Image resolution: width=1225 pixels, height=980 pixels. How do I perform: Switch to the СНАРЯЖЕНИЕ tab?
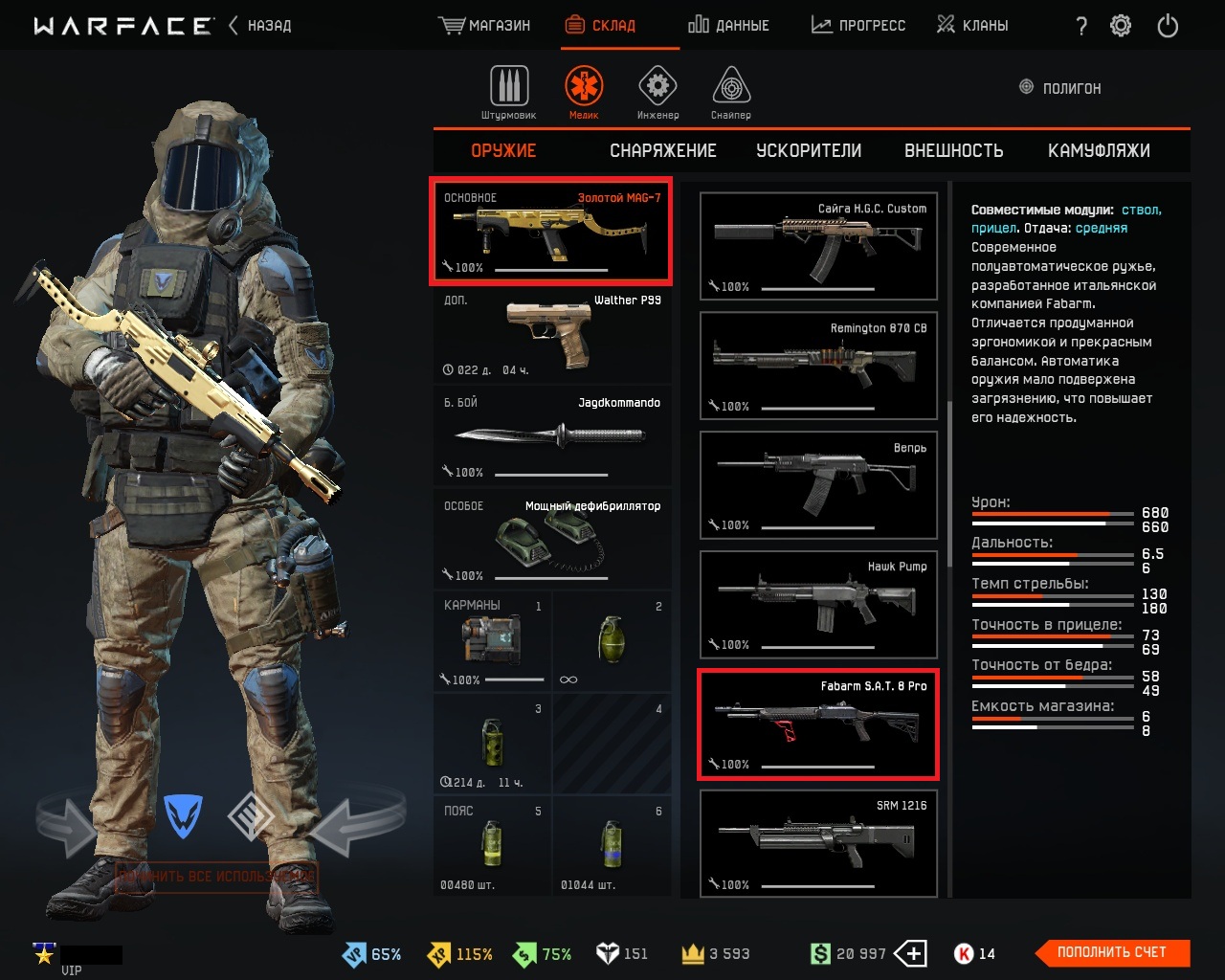click(662, 150)
